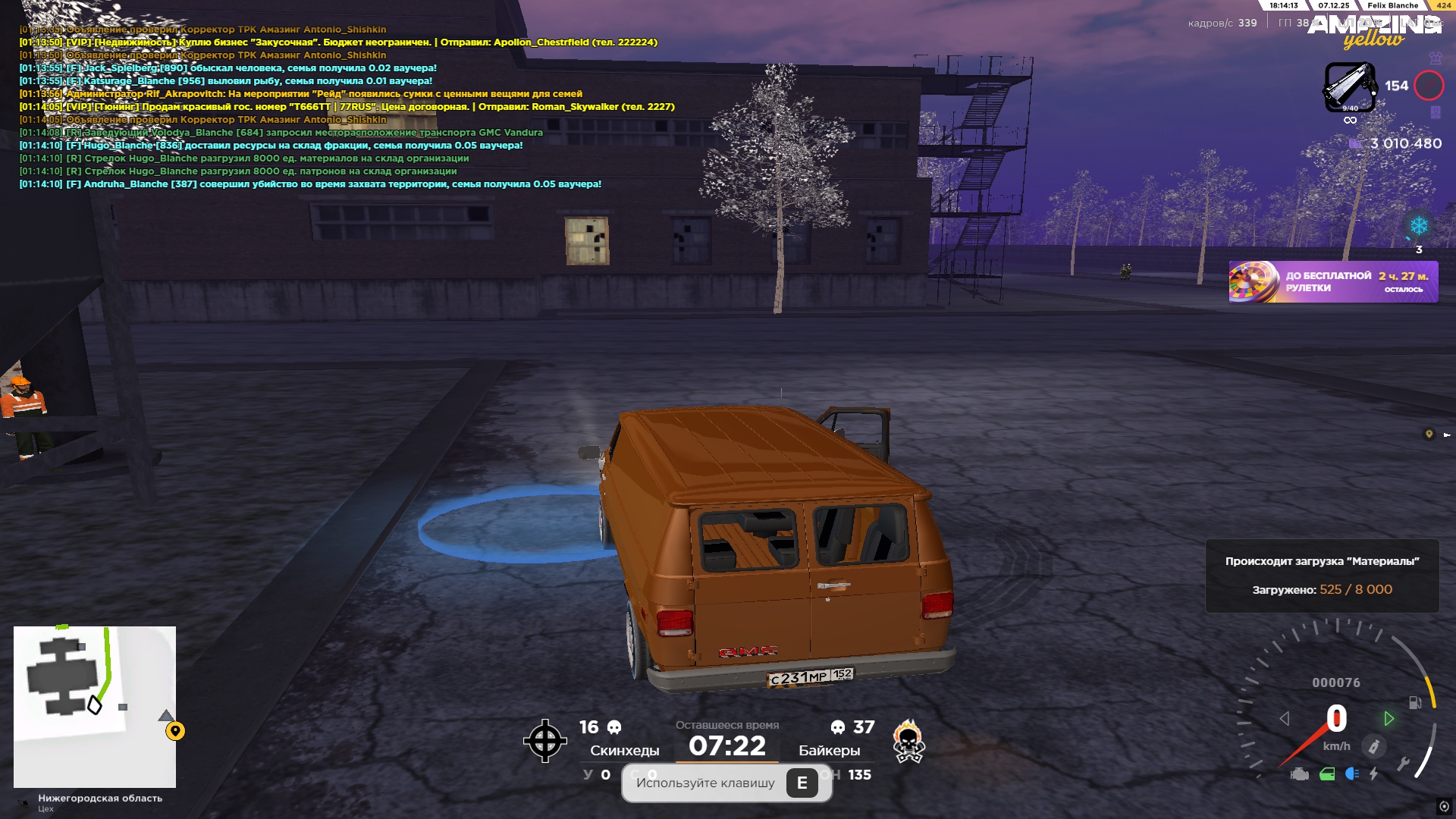1456x819 pixels.
Task: Click the target icon in bottom-right corner
Action: click(x=1444, y=806)
